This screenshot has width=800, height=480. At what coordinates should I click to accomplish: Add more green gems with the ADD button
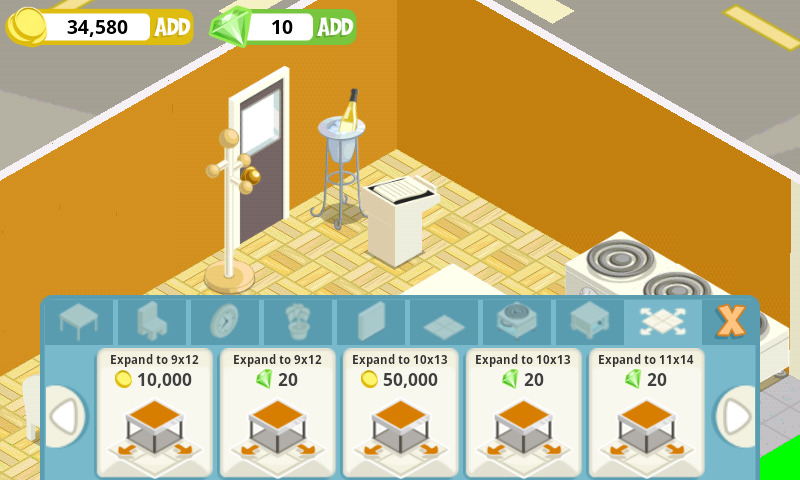[336, 27]
